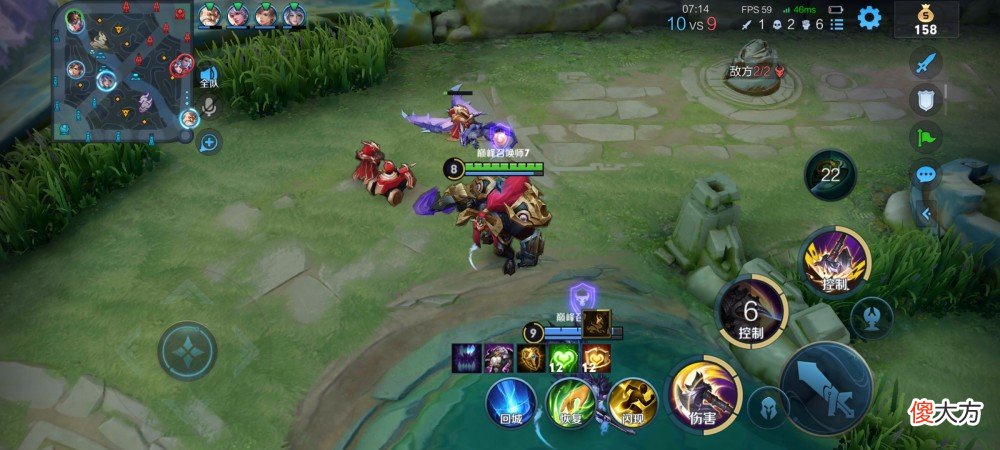This screenshot has height=450, width=1000.
Task: Select the tower target button
Action: (x=871, y=317)
